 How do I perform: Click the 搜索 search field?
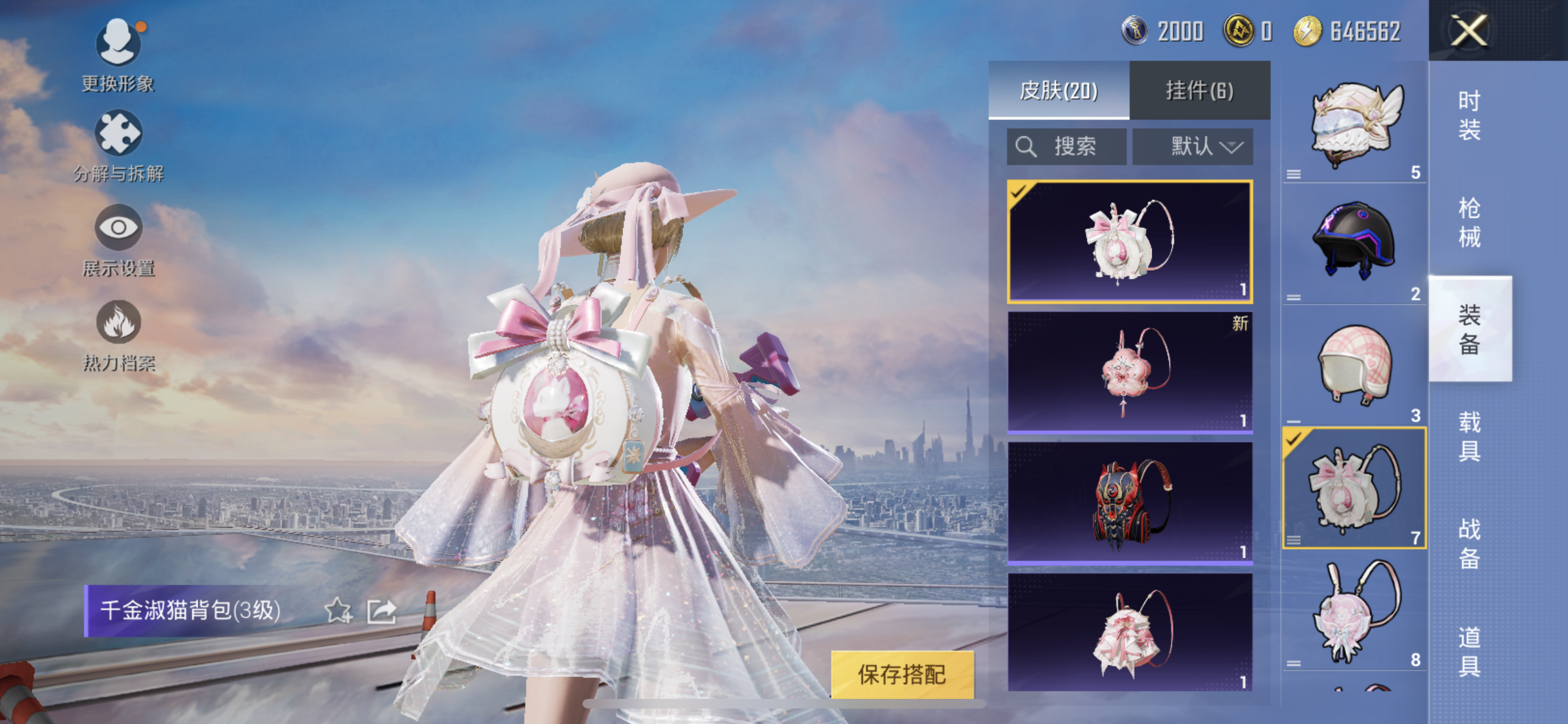coord(1067,147)
